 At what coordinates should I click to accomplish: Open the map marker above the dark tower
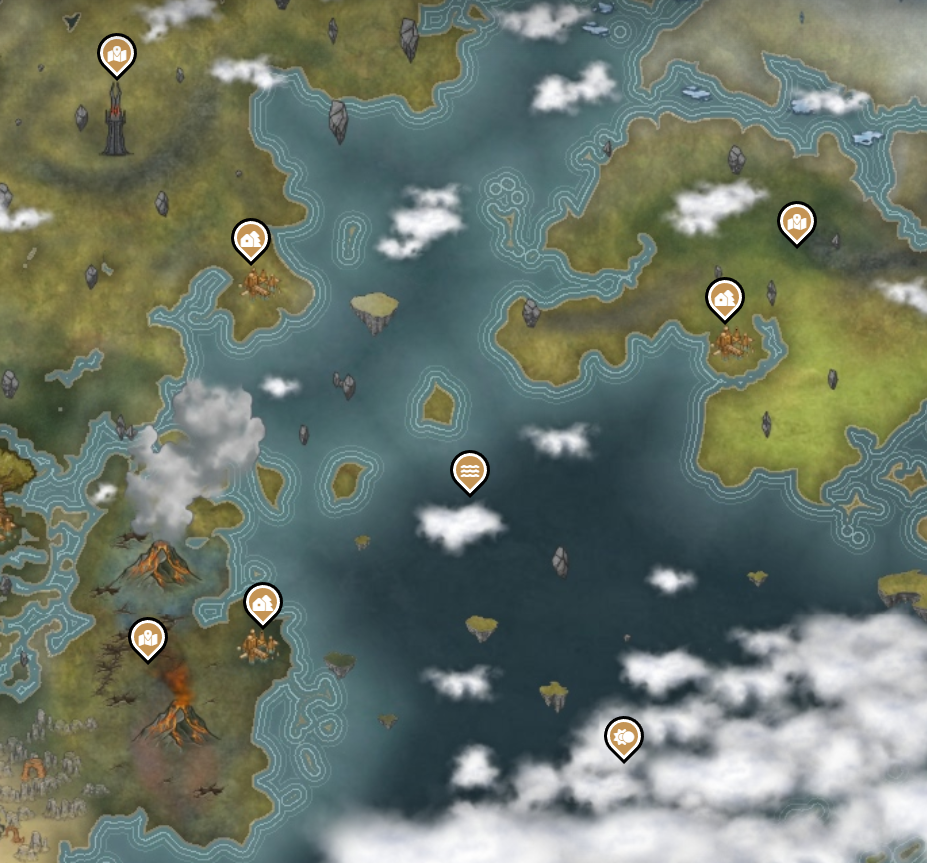click(x=117, y=53)
